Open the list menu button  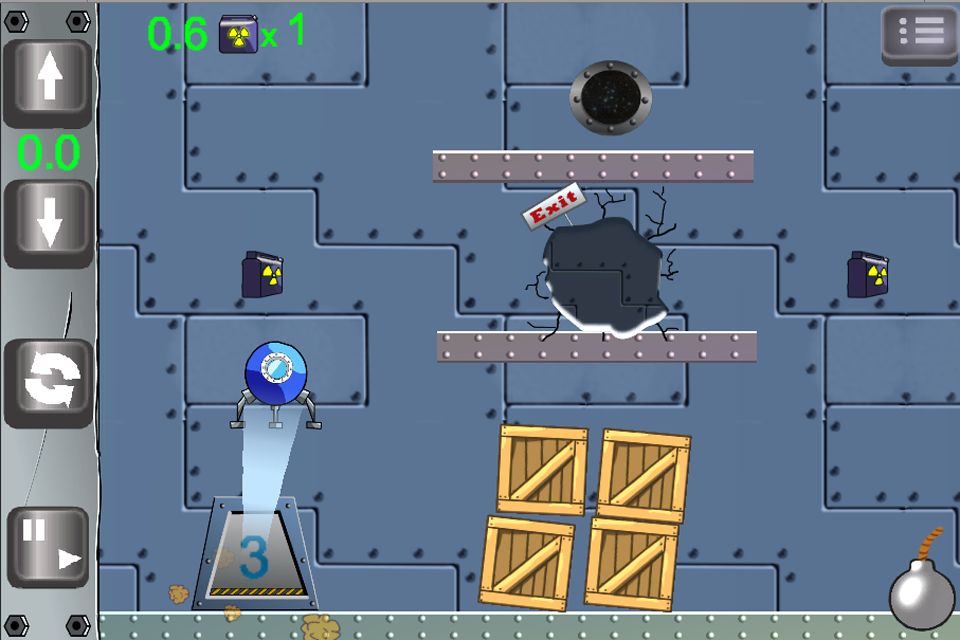[919, 35]
